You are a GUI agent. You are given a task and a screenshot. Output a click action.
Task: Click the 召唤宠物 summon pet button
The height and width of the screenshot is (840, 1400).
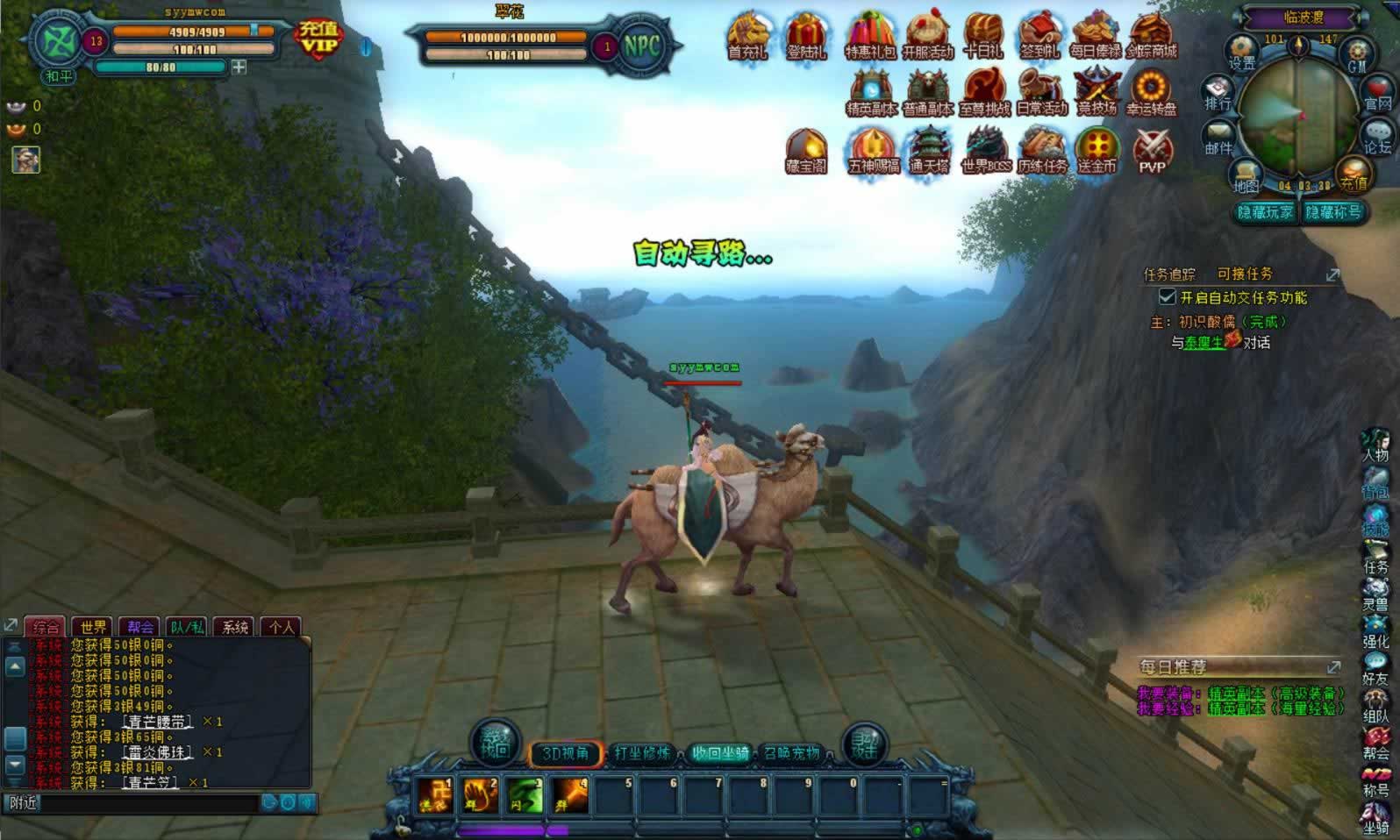[x=792, y=753]
